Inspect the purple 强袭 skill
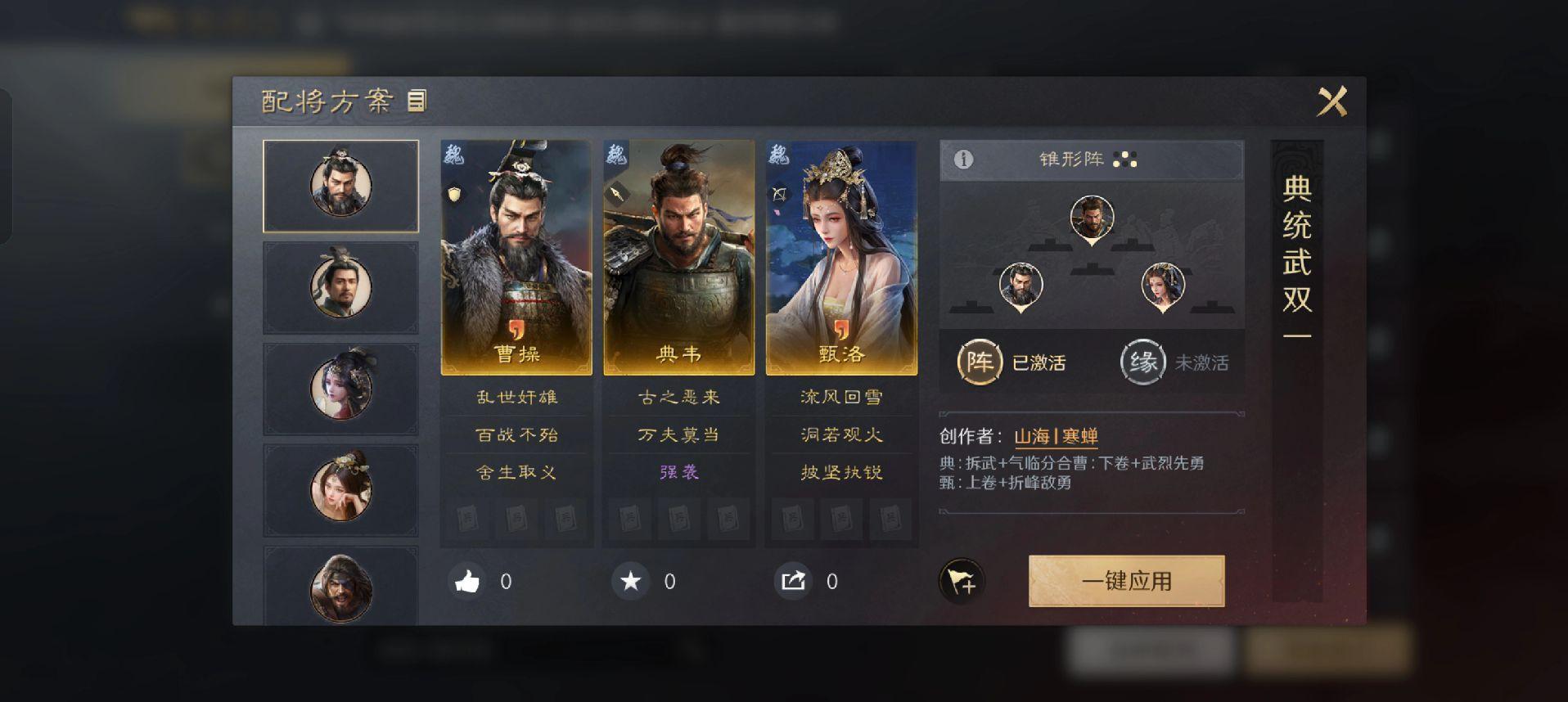 click(678, 472)
